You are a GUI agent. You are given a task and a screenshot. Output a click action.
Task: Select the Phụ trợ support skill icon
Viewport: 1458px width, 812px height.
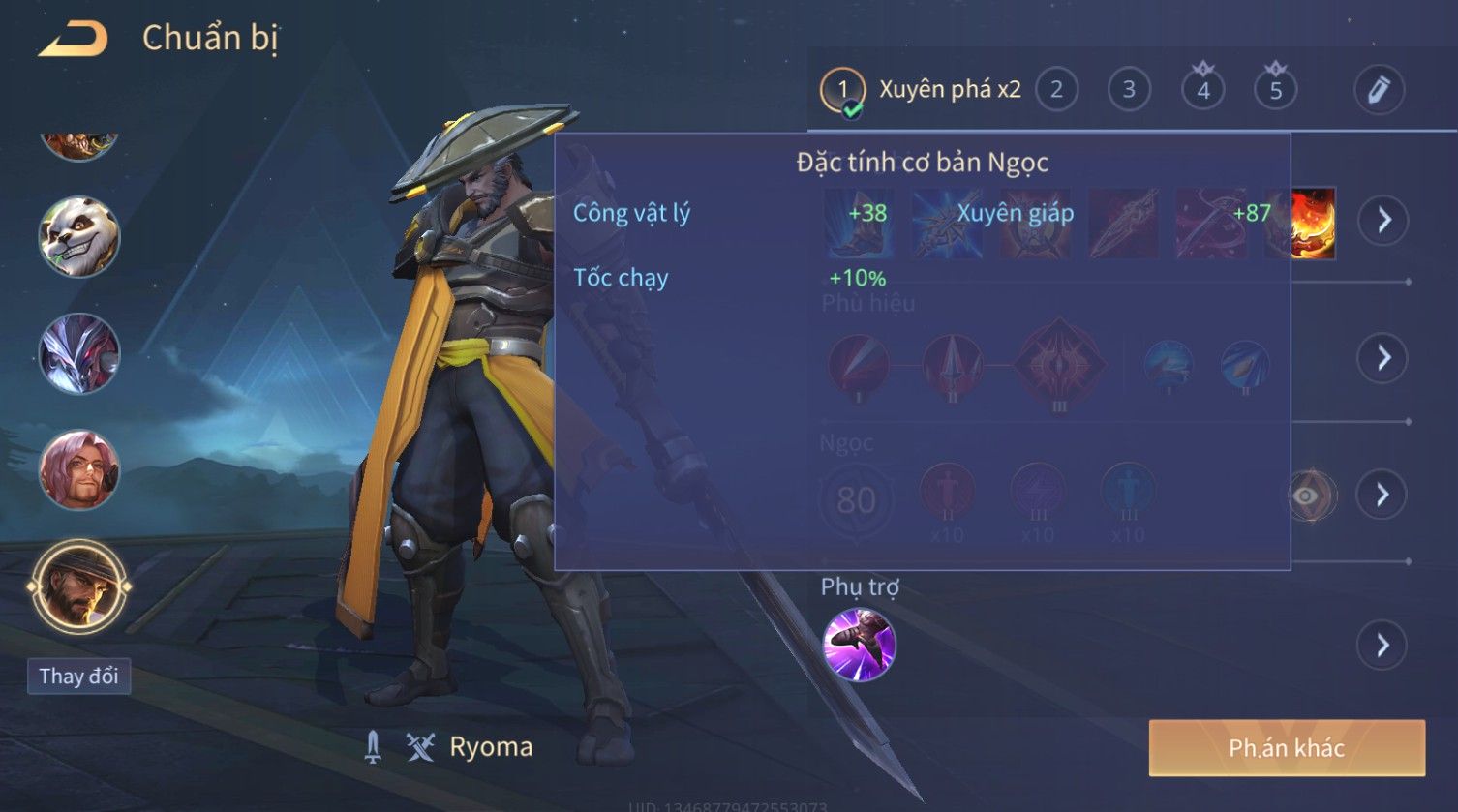click(859, 645)
